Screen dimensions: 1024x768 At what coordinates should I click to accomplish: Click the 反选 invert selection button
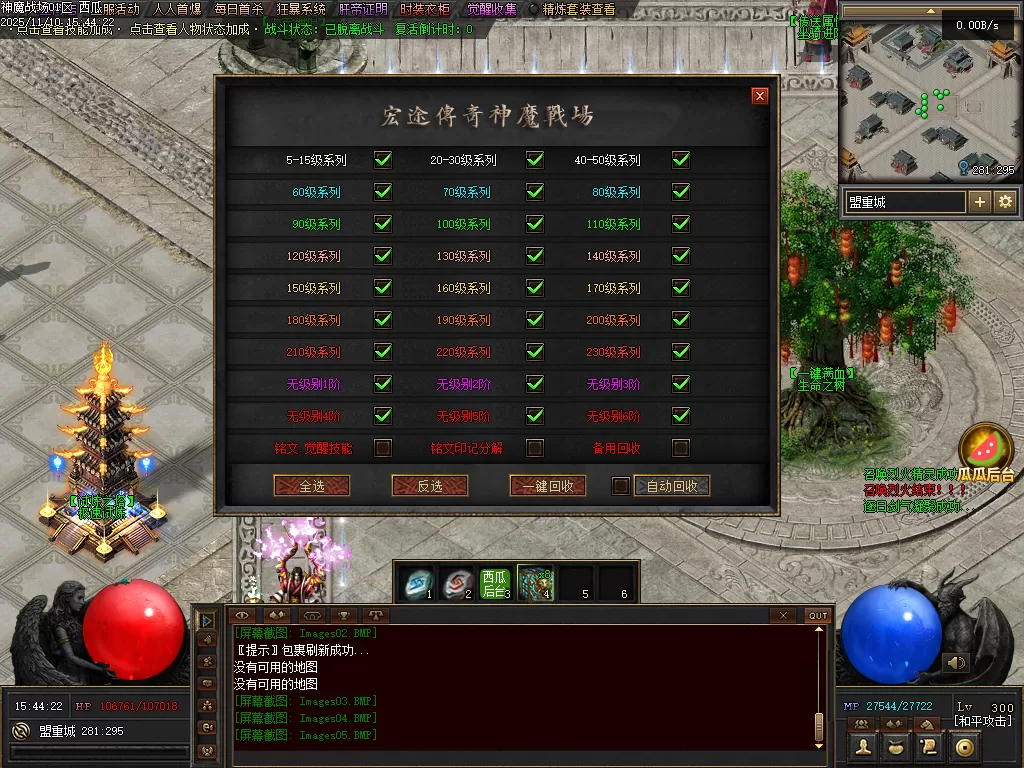click(430, 486)
